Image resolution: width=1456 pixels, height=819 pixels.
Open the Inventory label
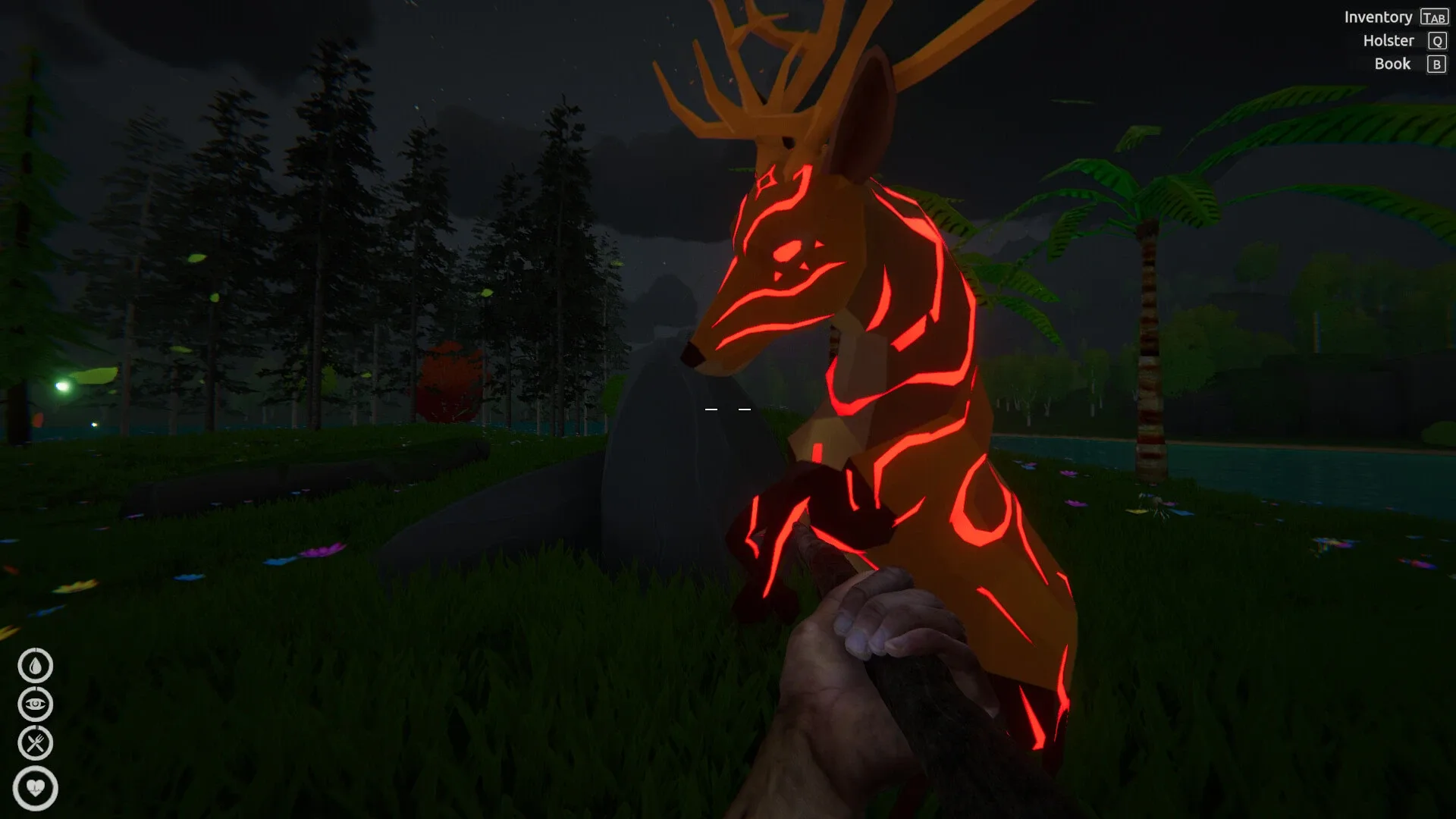[1378, 17]
